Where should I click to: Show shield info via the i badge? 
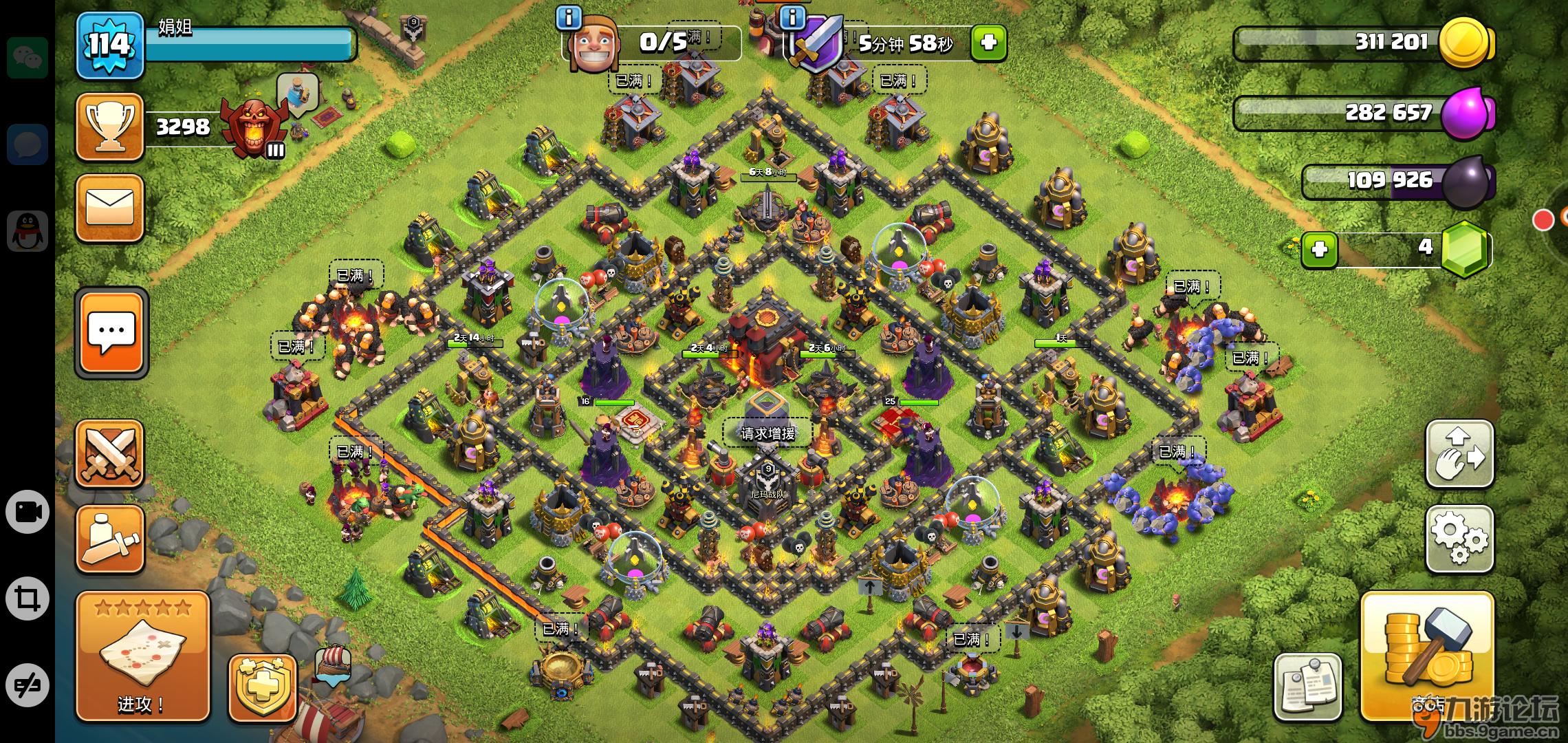click(x=792, y=18)
